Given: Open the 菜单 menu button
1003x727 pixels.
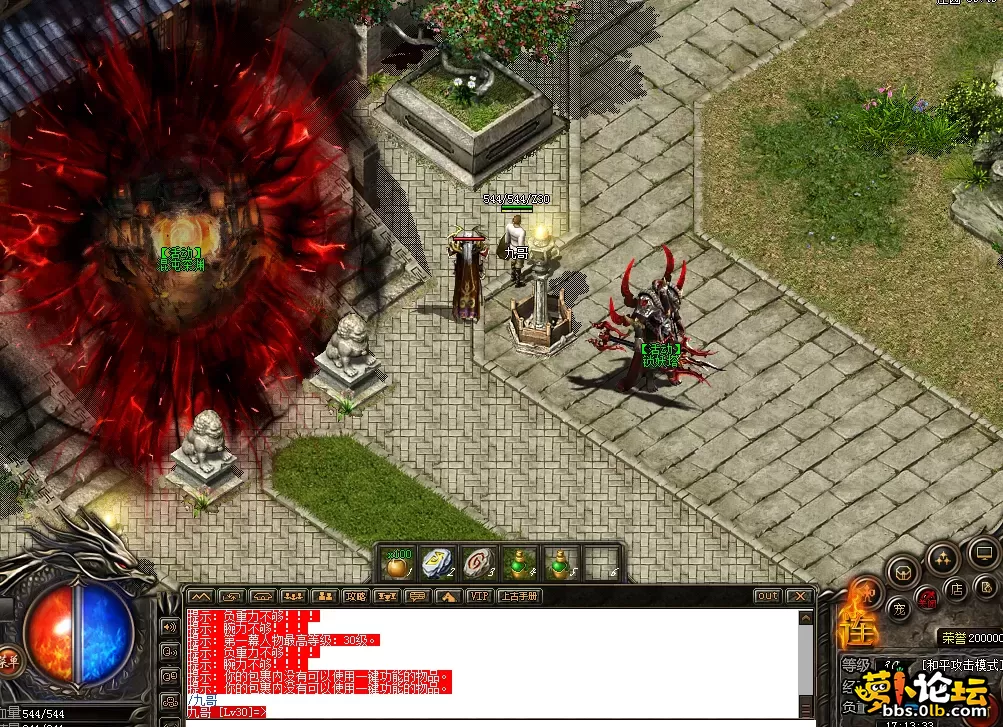Looking at the screenshot, I should pos(9,659).
